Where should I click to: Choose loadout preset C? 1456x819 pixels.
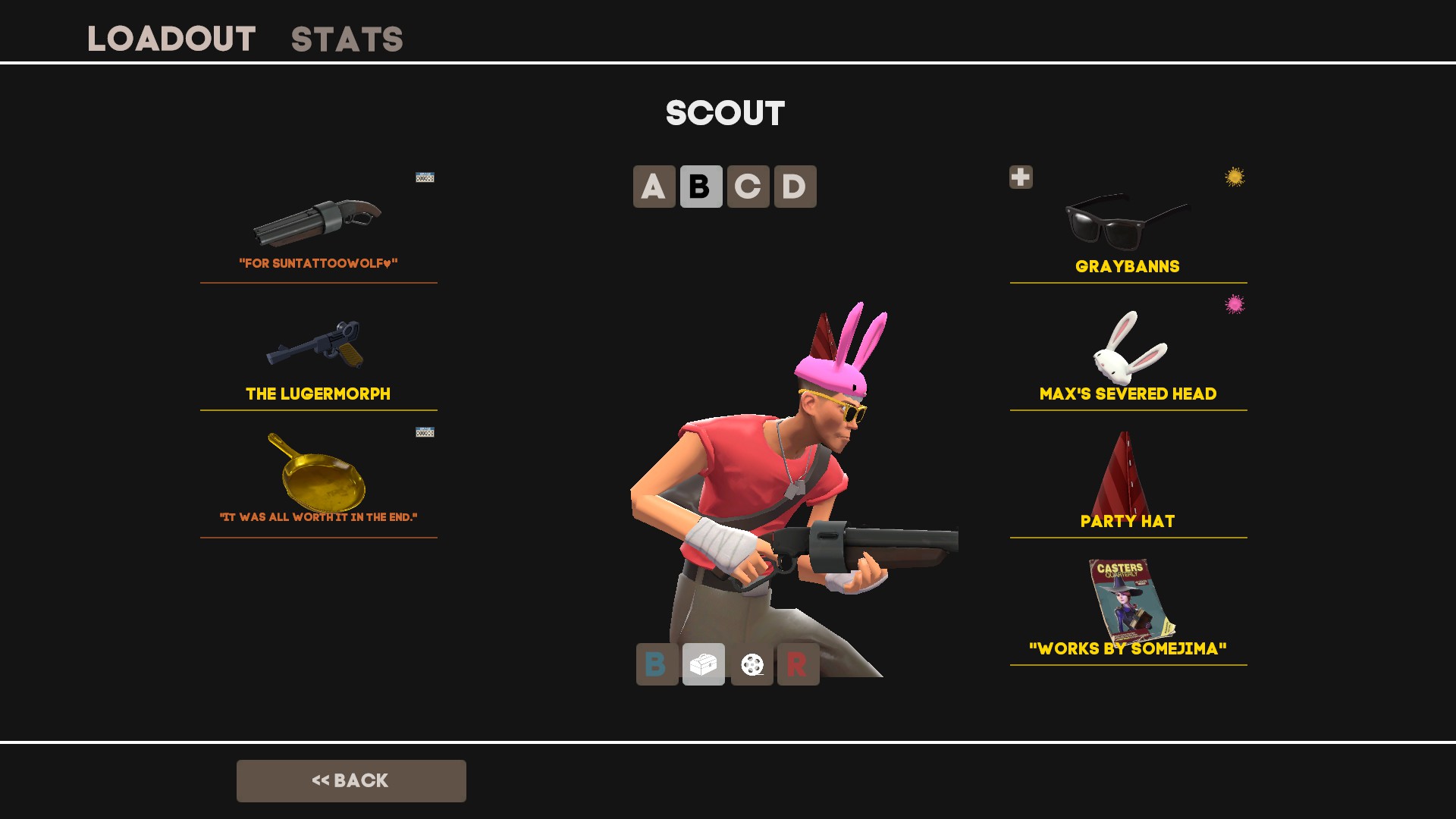tap(748, 187)
